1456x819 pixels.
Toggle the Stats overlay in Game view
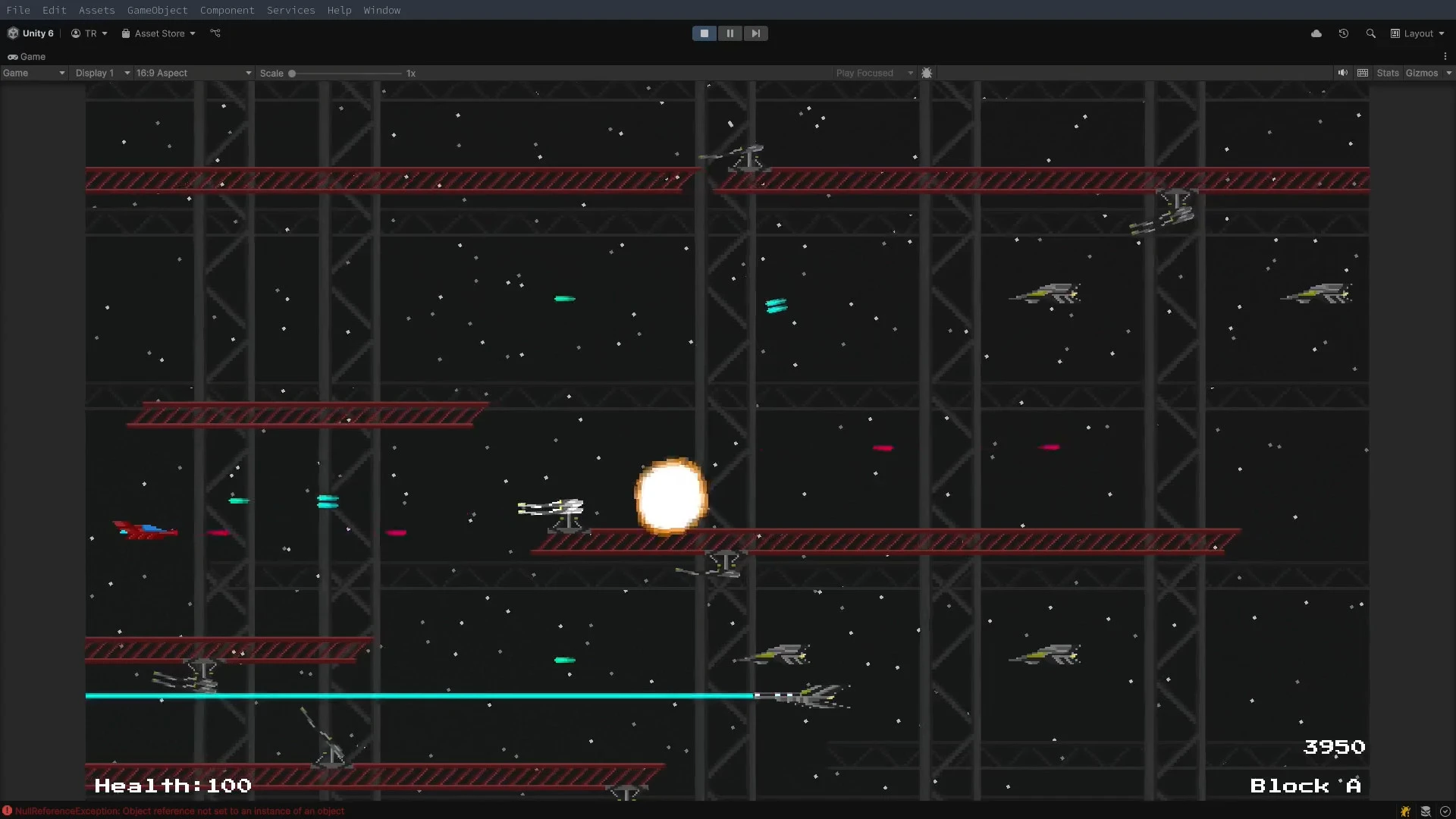point(1388,73)
